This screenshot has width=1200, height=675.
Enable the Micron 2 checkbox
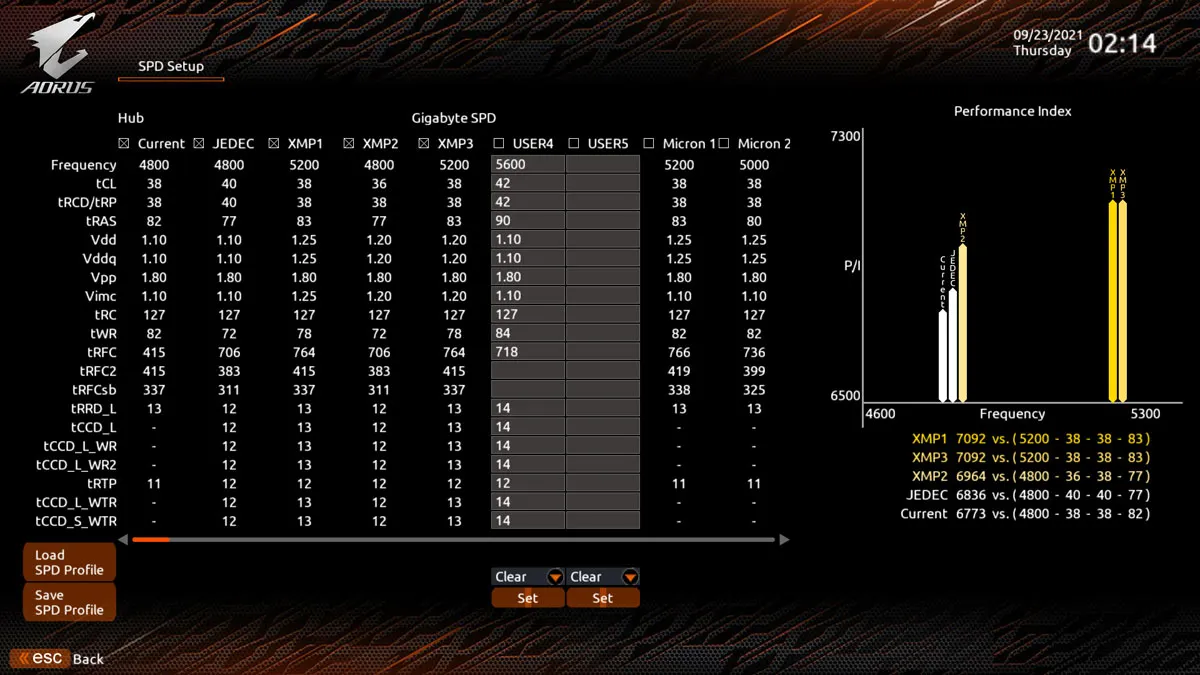pos(724,144)
